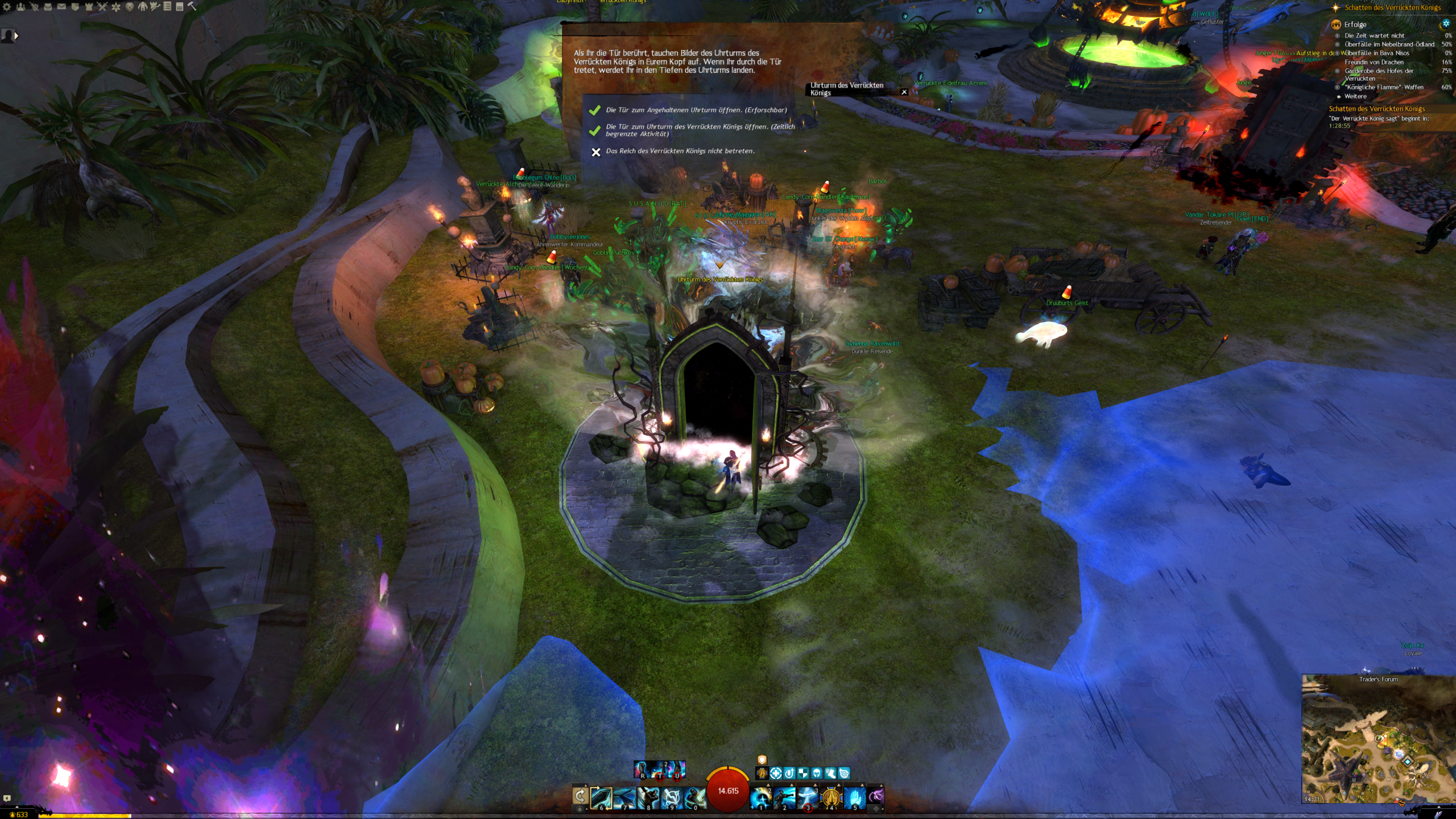Open the Trader's Forum minimap
The image size is (1456, 819).
(1378, 739)
